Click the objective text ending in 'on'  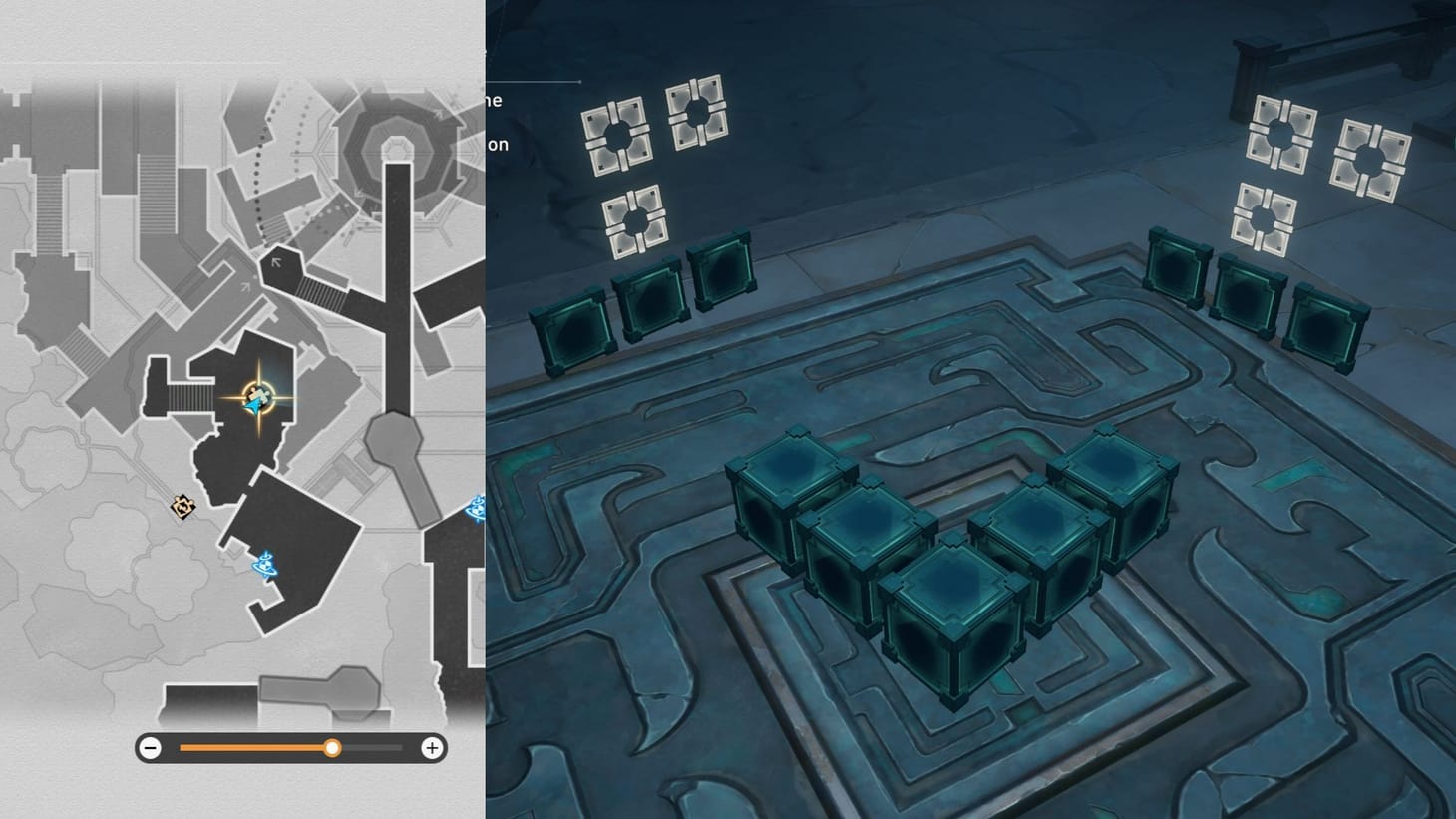tap(498, 144)
